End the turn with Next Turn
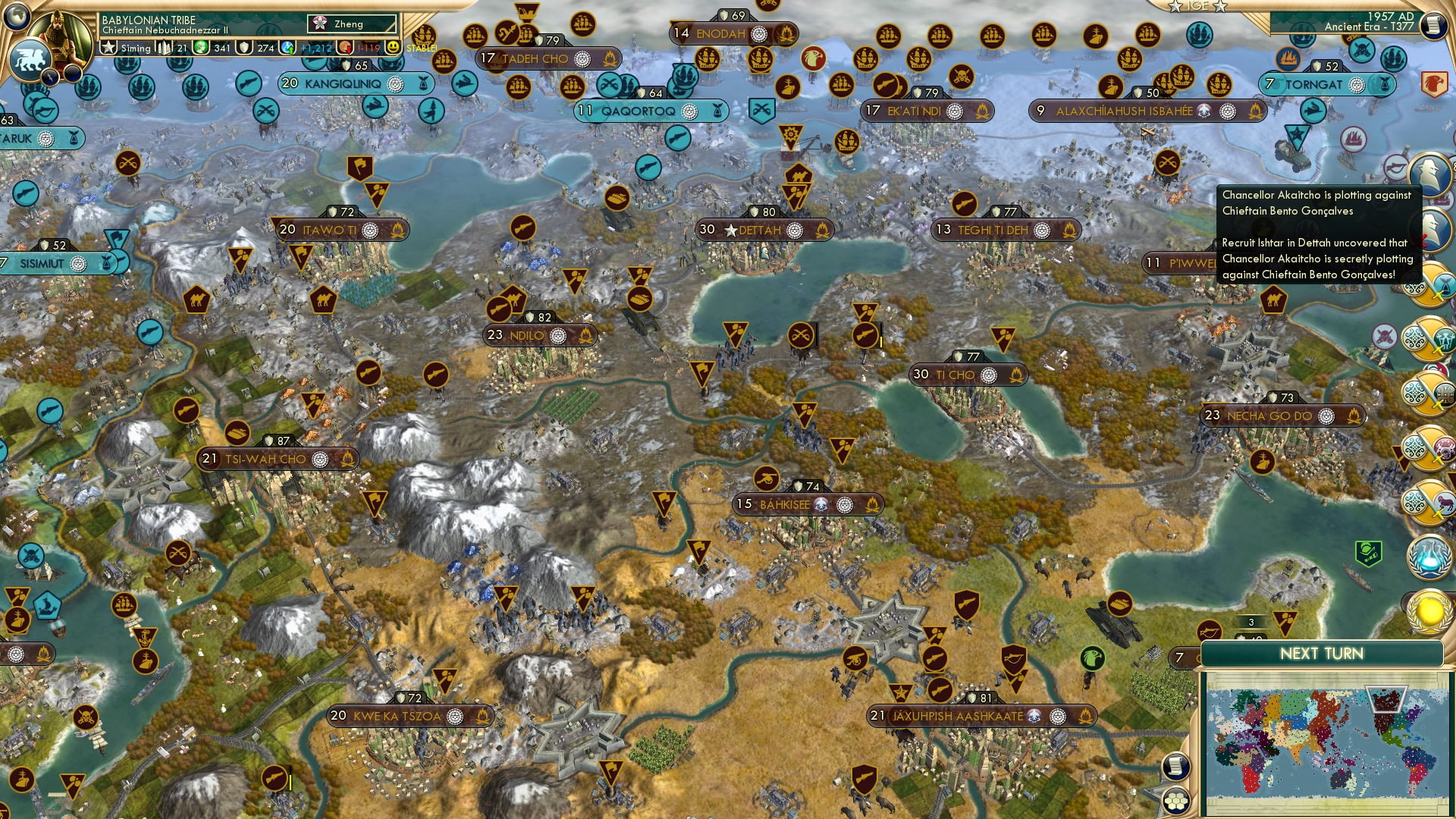The height and width of the screenshot is (819, 1456). 1321,654
